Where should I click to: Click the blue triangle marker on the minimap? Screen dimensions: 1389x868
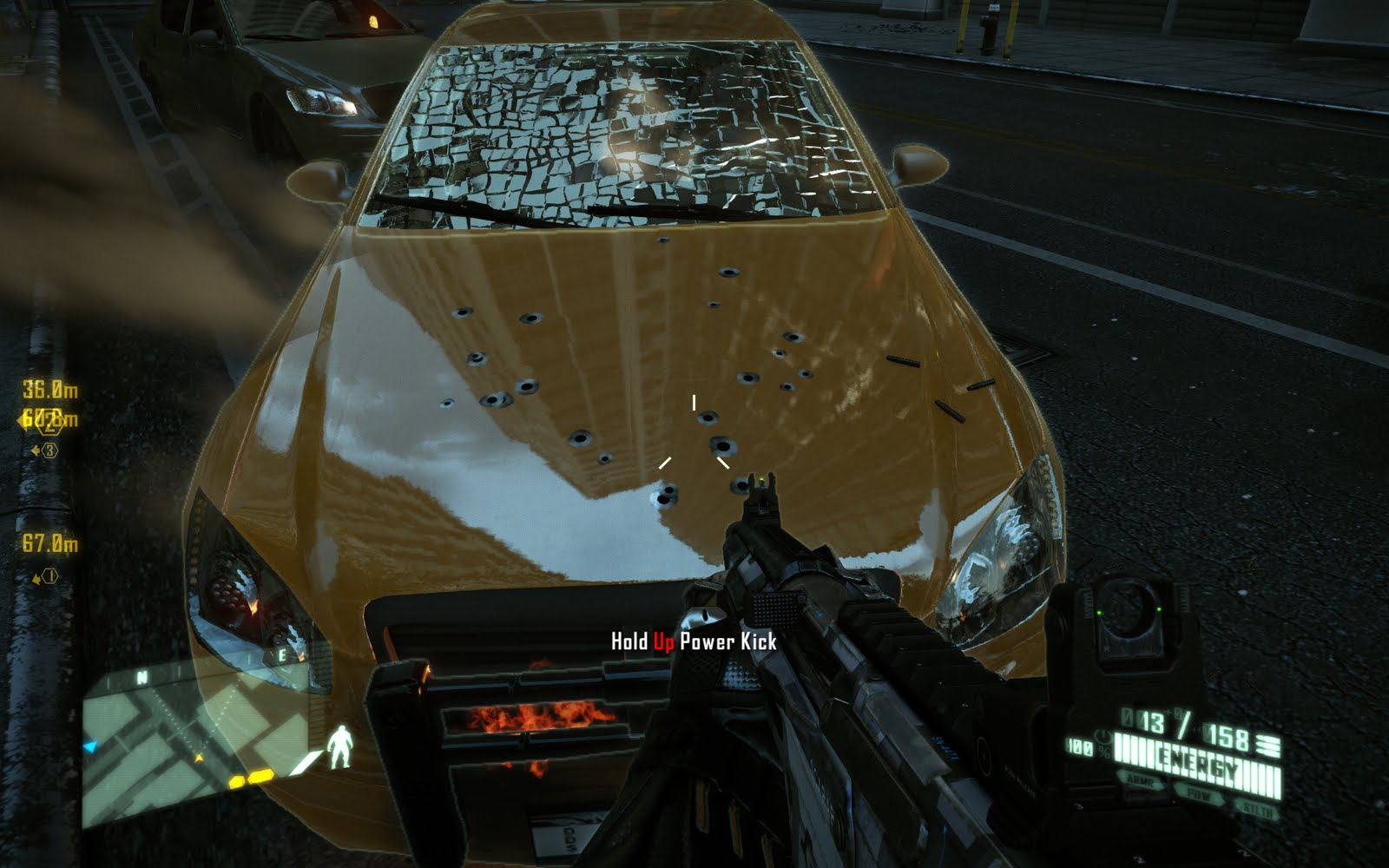(89, 746)
